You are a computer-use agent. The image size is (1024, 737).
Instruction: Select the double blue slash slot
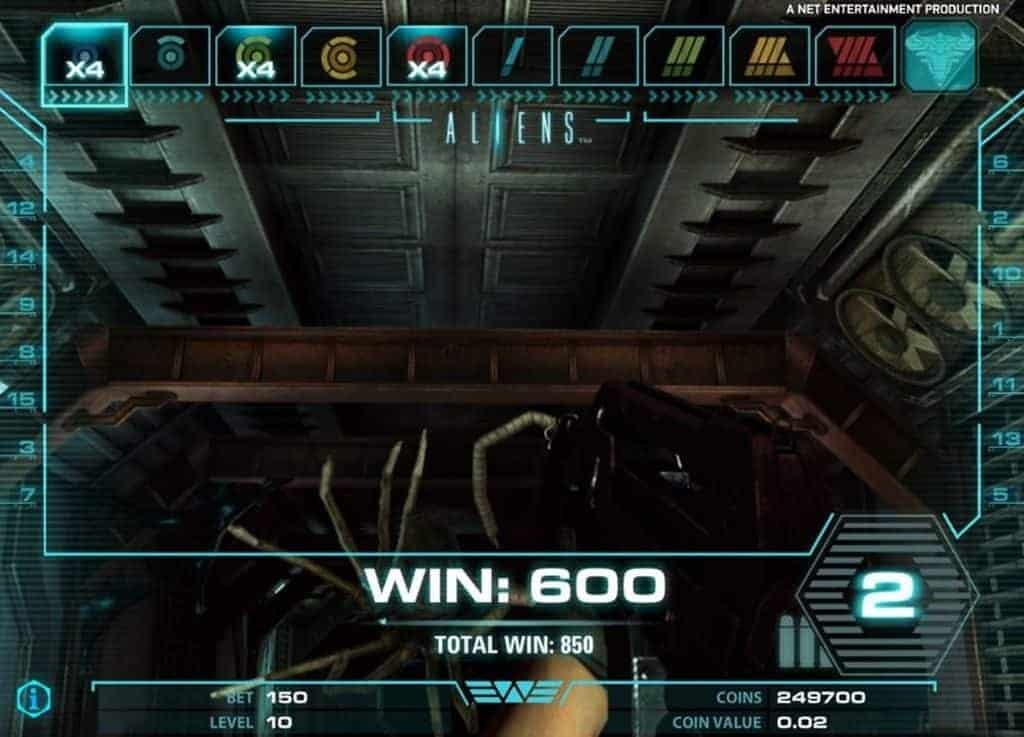coord(598,56)
